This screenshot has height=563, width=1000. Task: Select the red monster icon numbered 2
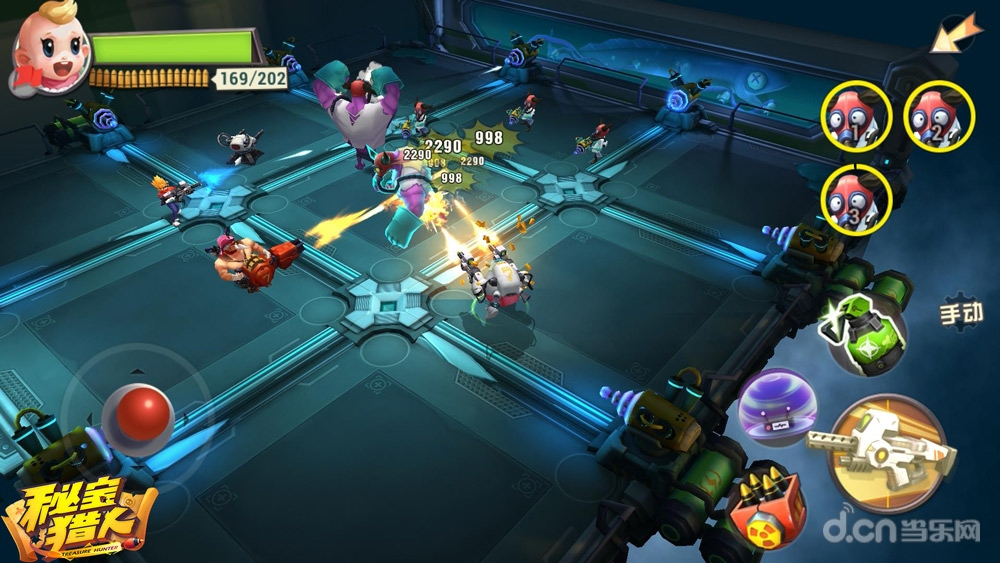(939, 116)
